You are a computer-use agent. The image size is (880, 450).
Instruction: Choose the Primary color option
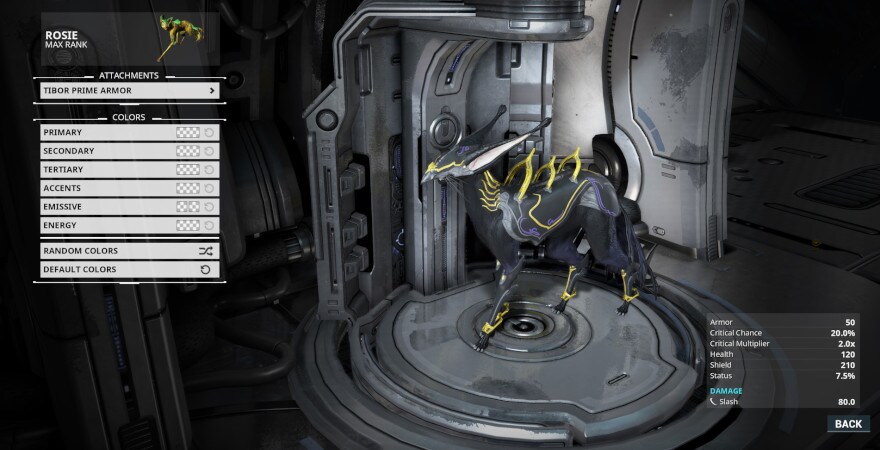tap(128, 132)
